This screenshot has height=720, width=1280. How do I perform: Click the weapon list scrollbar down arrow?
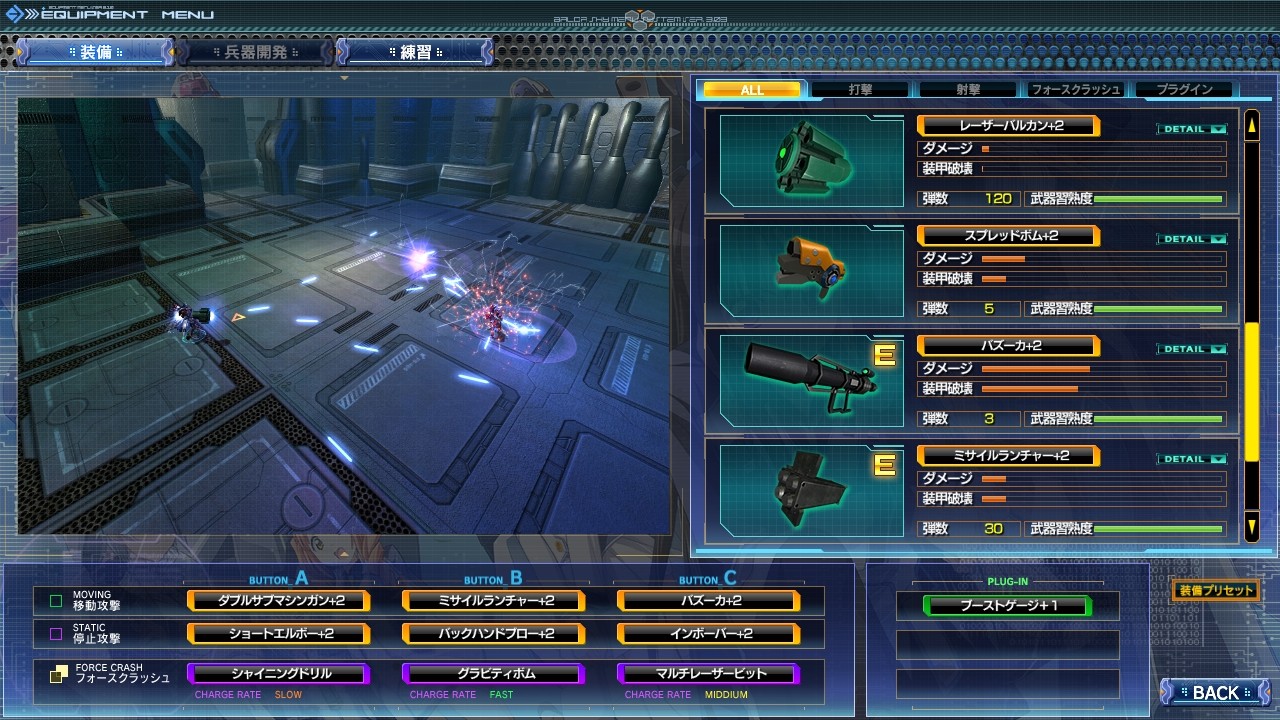(x=1251, y=524)
